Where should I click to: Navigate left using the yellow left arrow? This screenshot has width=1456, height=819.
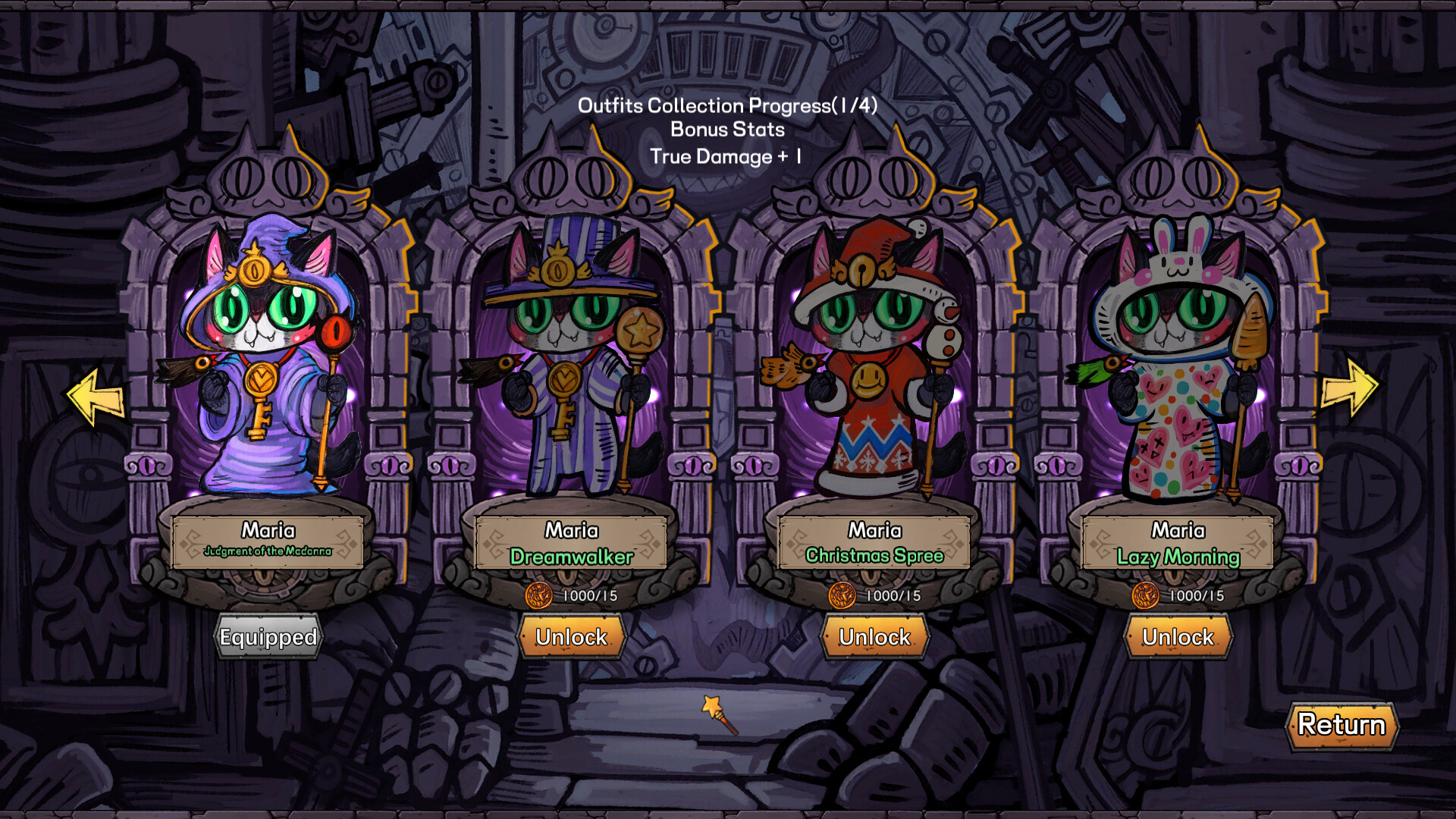click(x=94, y=394)
